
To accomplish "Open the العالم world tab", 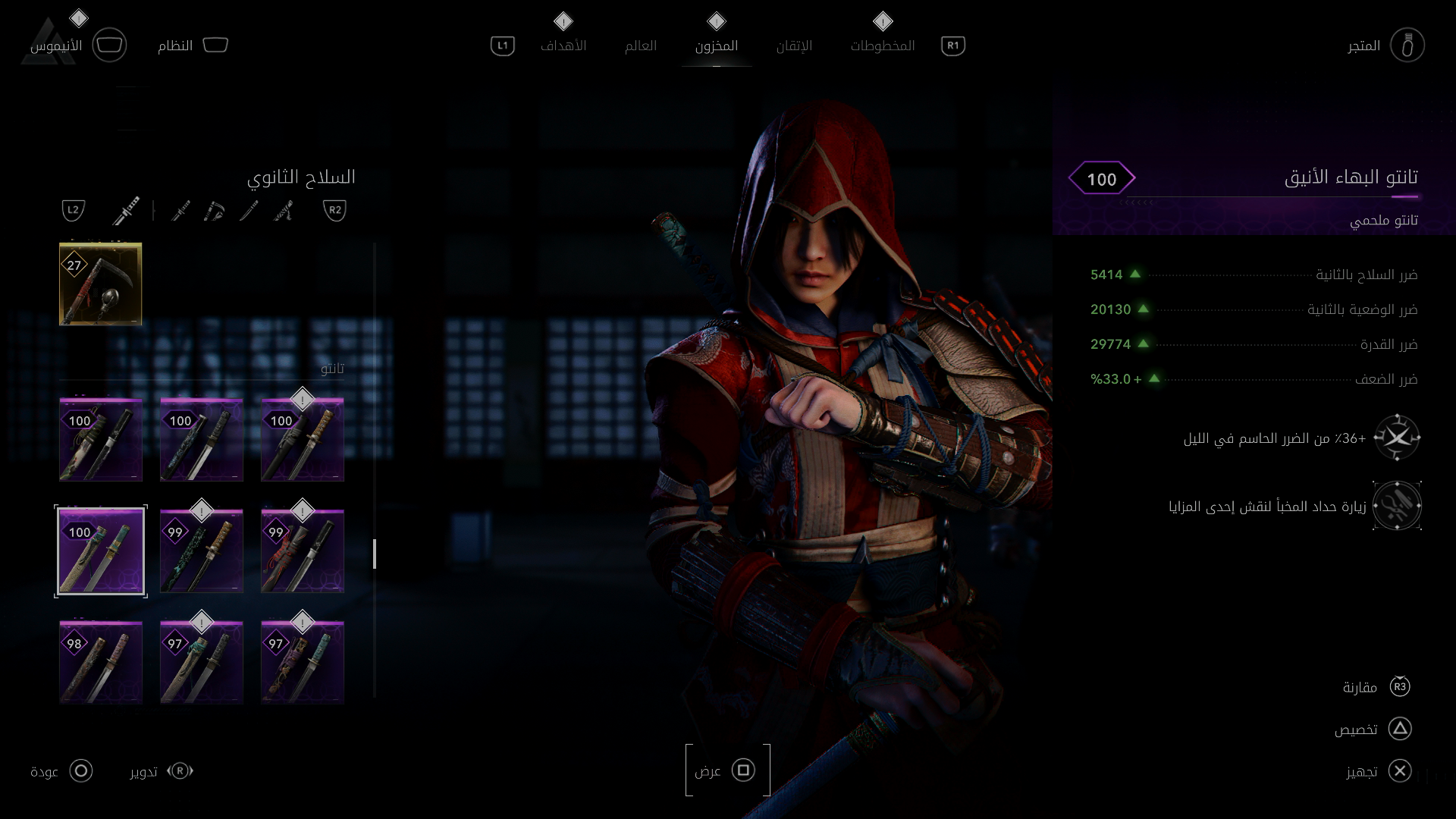I will [640, 45].
